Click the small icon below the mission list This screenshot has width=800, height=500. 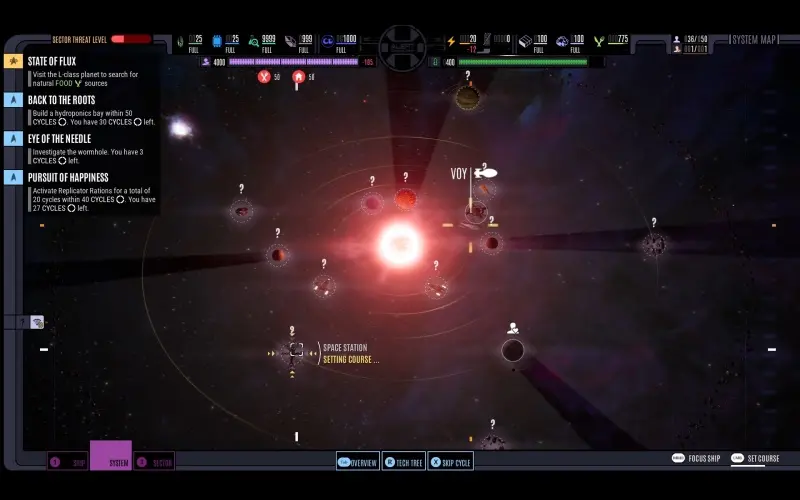(x=37, y=322)
